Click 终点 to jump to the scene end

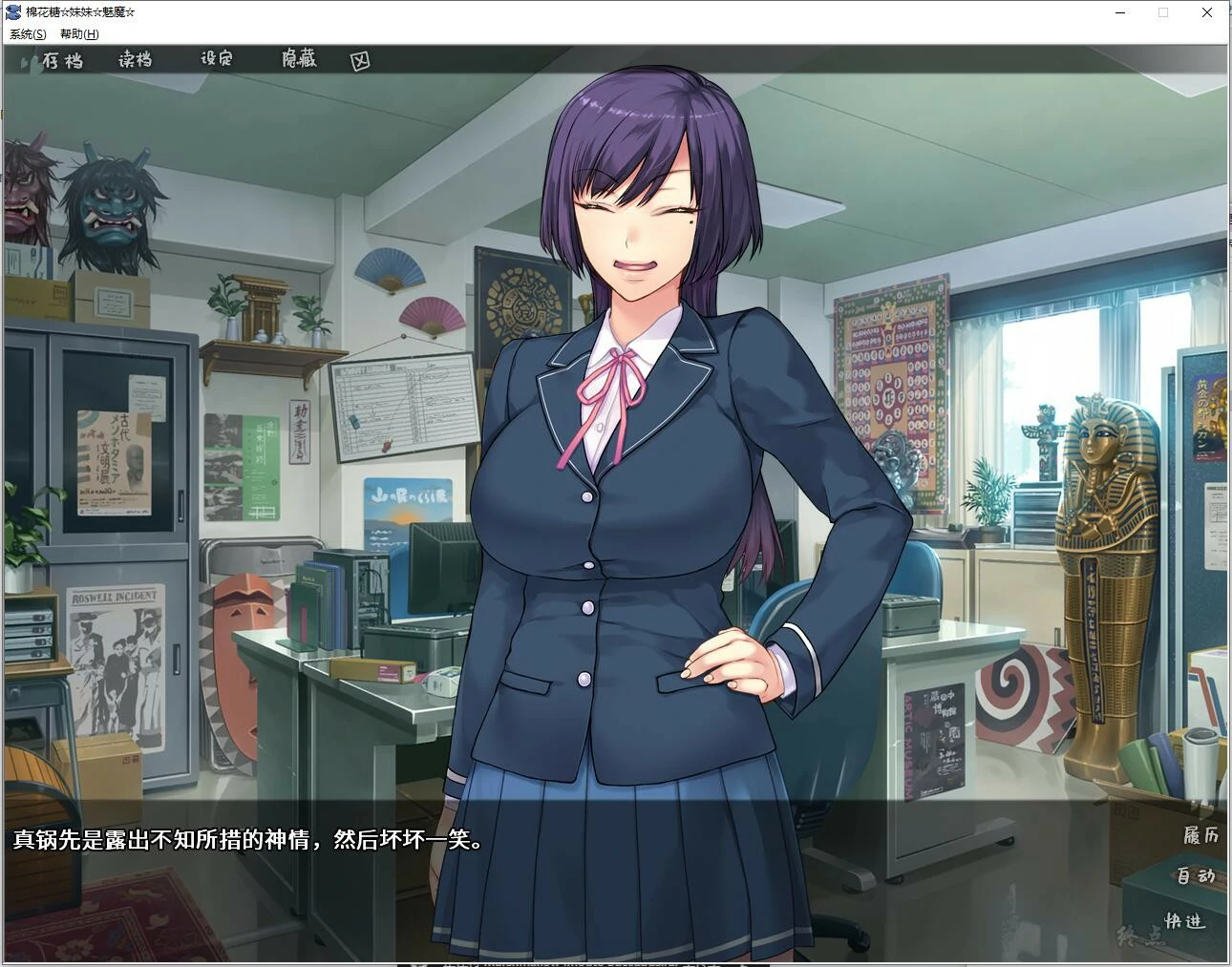tap(1140, 936)
